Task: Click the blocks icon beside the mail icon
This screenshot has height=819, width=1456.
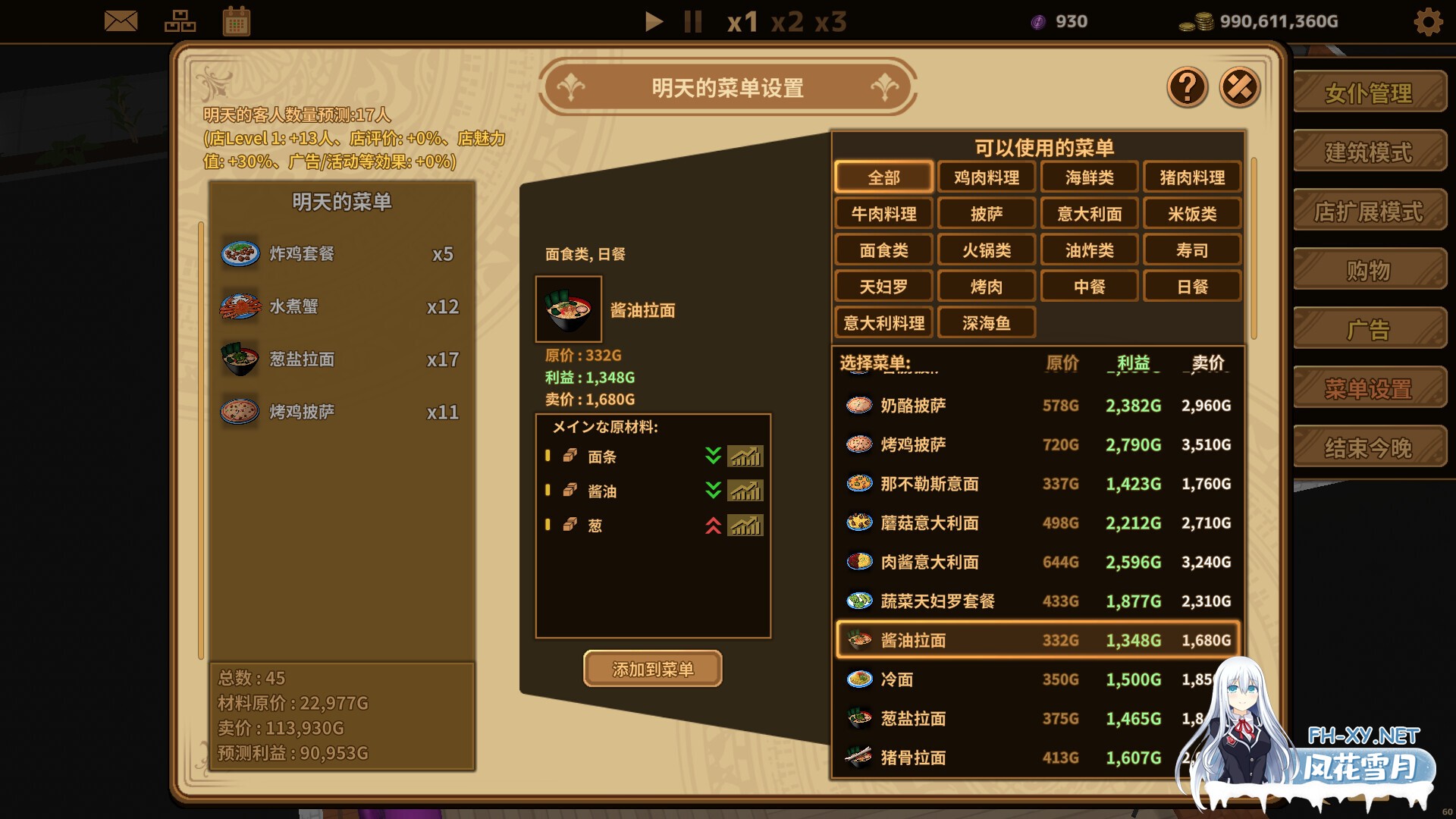Action: (x=180, y=21)
